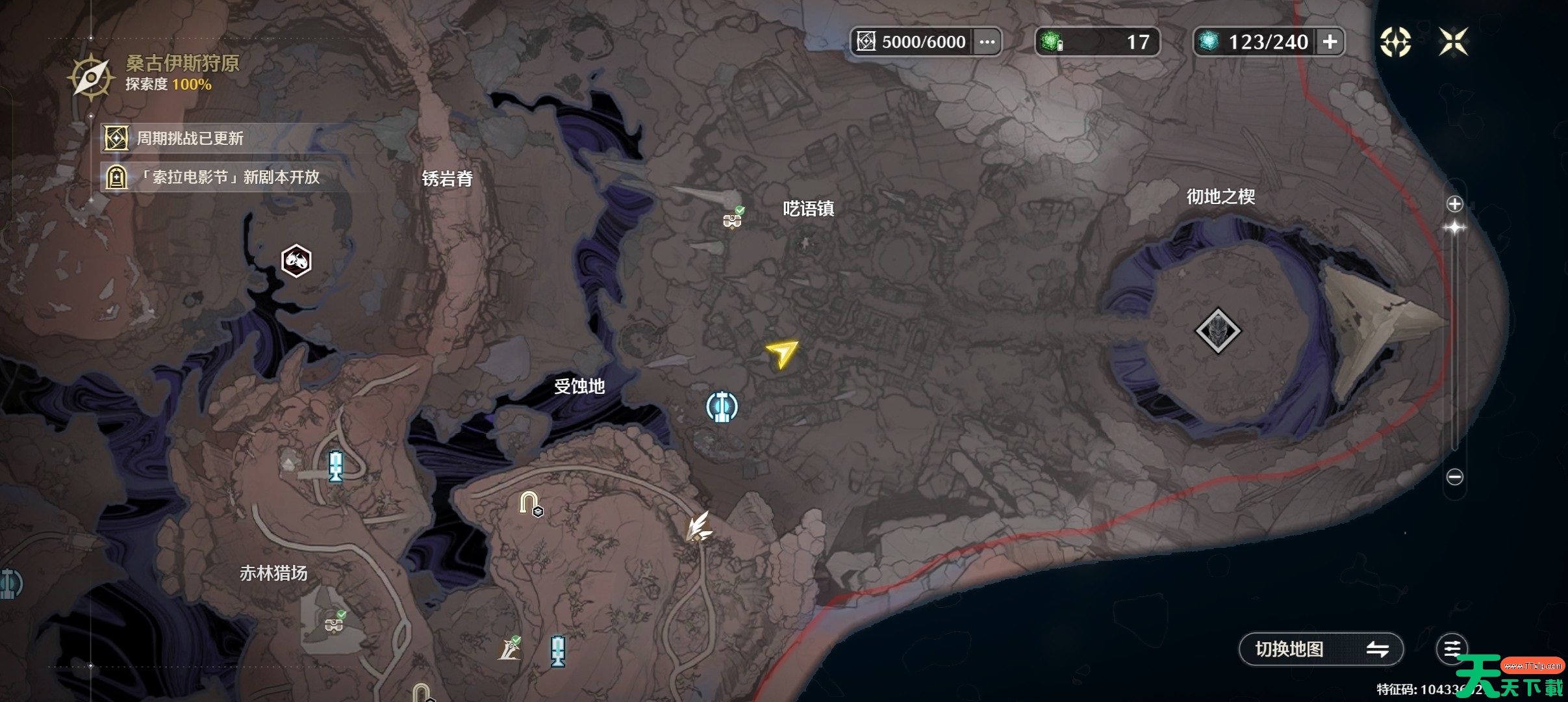Screen dimensions: 1568x702
Task: Click the map zoom-out minus button
Action: [1454, 477]
